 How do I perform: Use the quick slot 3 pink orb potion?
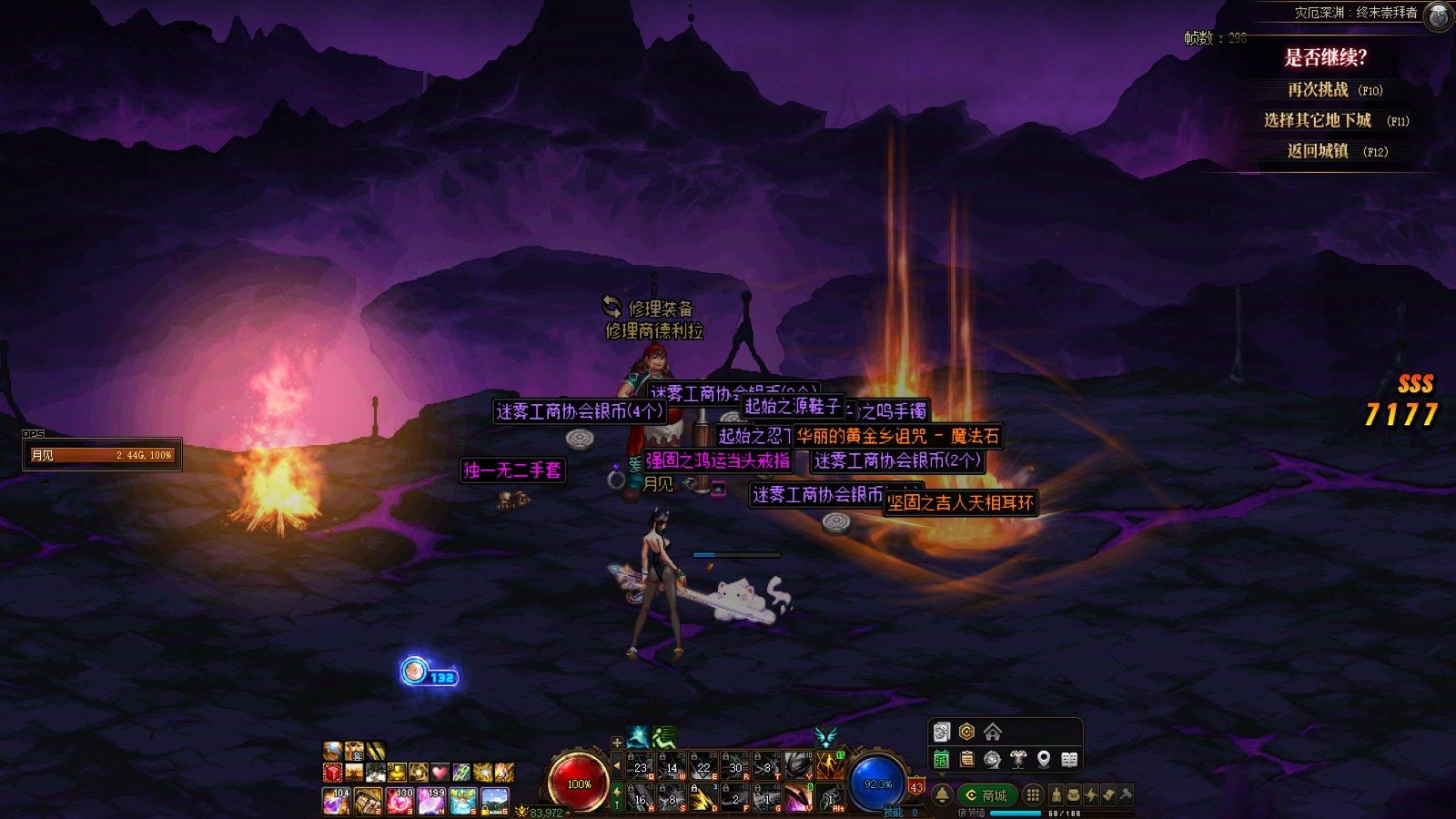coord(399,801)
